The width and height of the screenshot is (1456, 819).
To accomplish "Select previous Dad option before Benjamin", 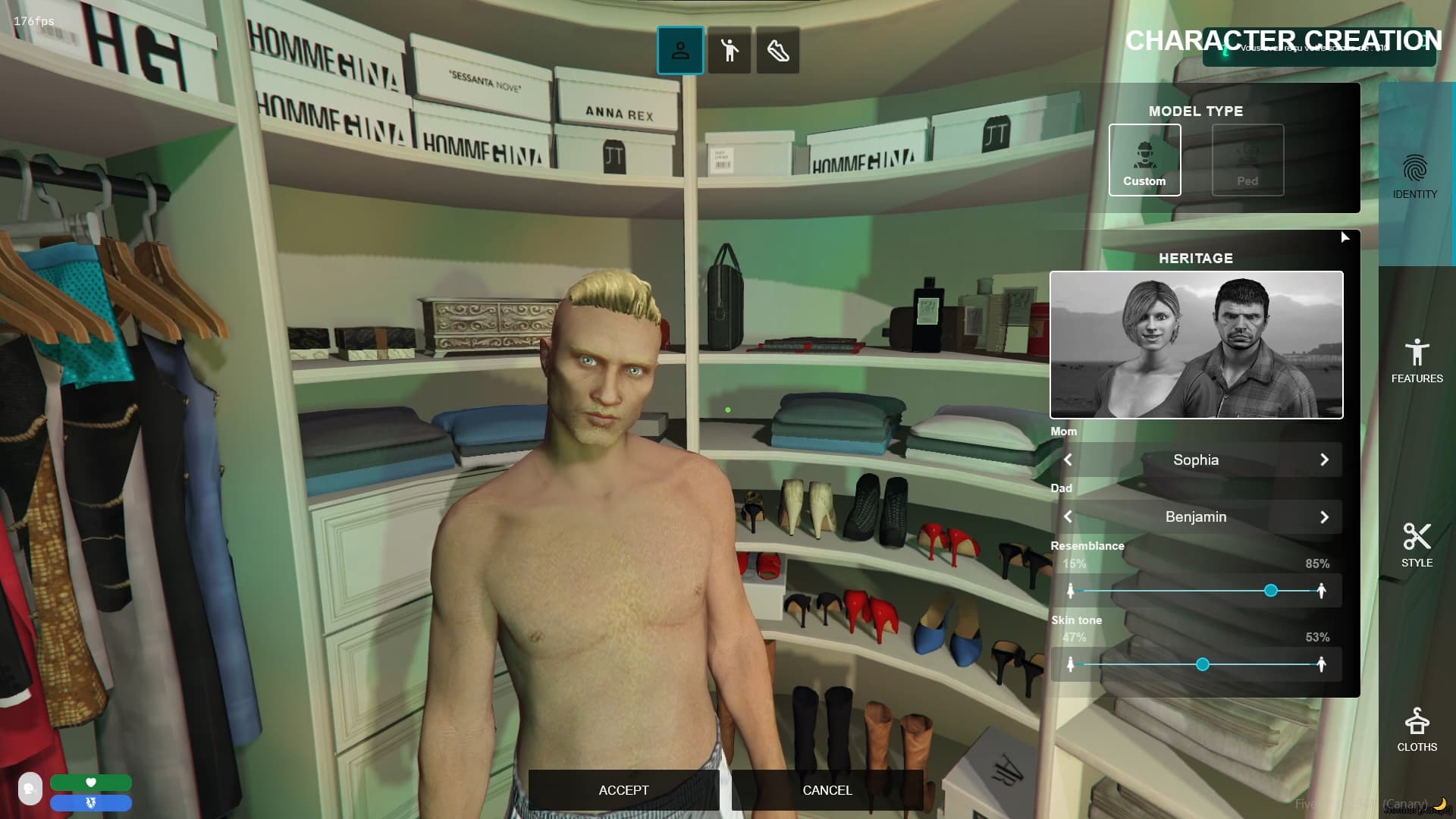I will point(1068,517).
